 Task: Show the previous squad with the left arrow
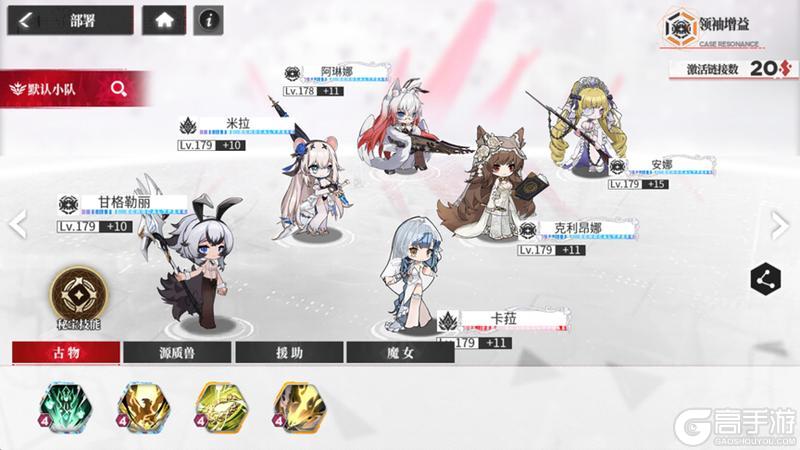click(x=17, y=224)
